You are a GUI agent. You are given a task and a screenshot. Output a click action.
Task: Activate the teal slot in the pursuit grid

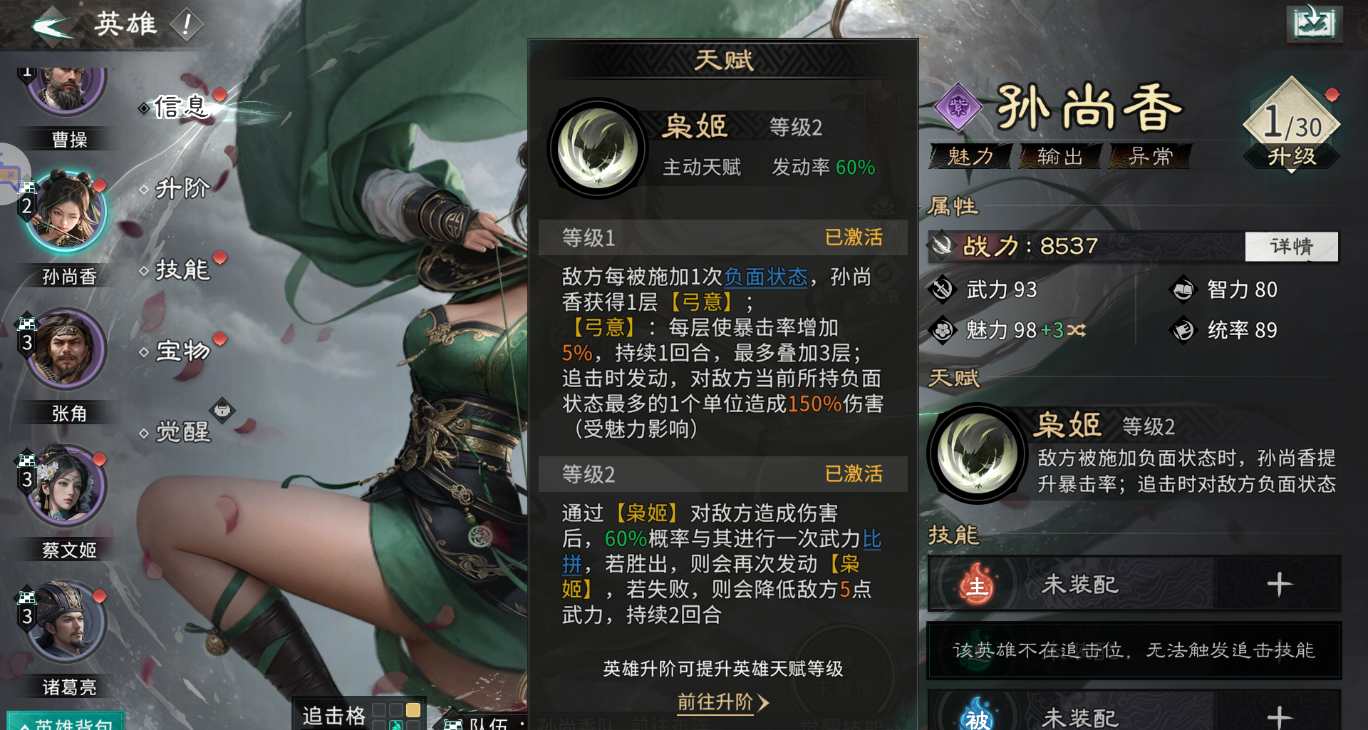pos(395,725)
